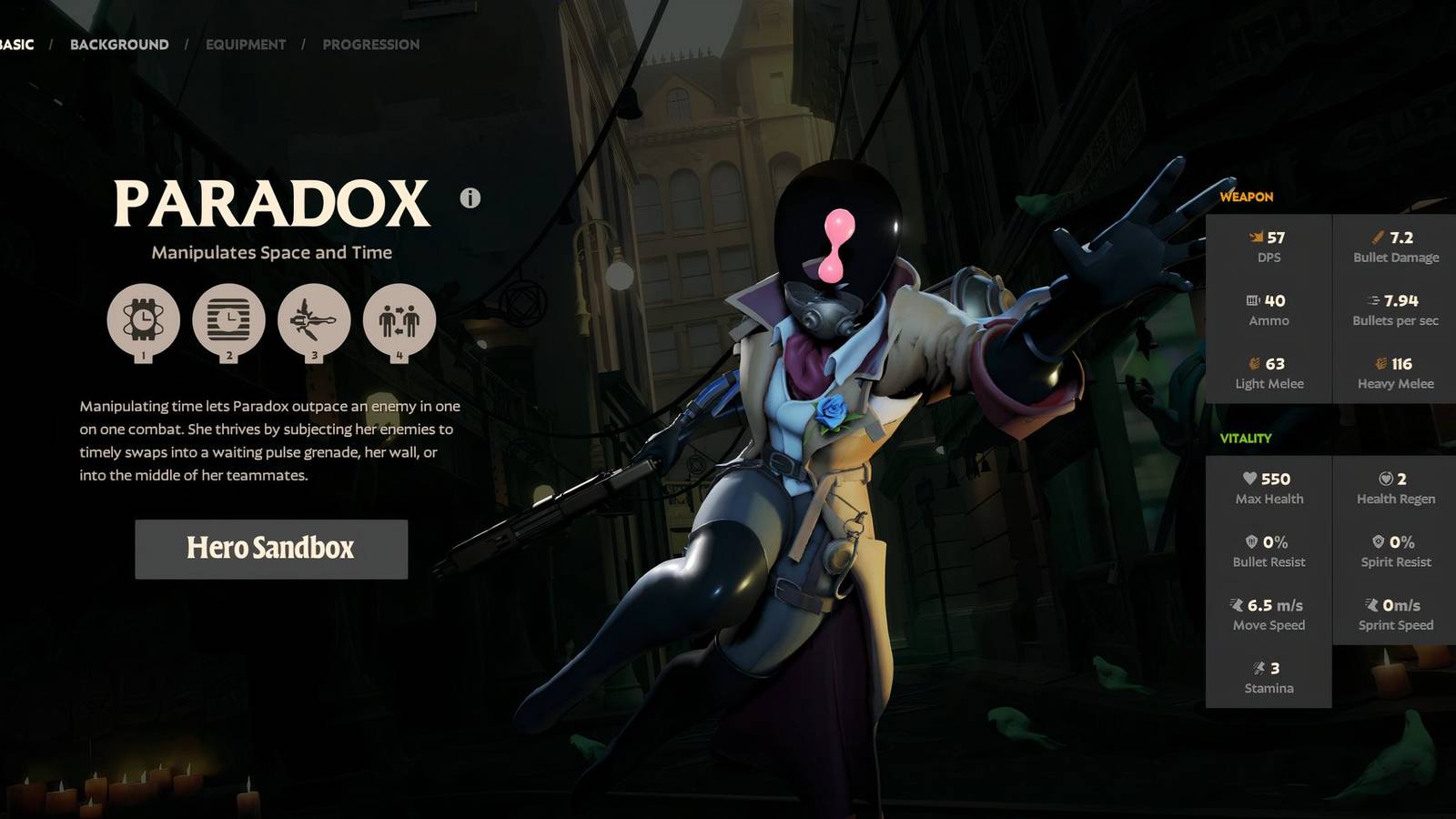This screenshot has height=819, width=1456.
Task: Click the Ammo magazine icon
Action: (1253, 298)
